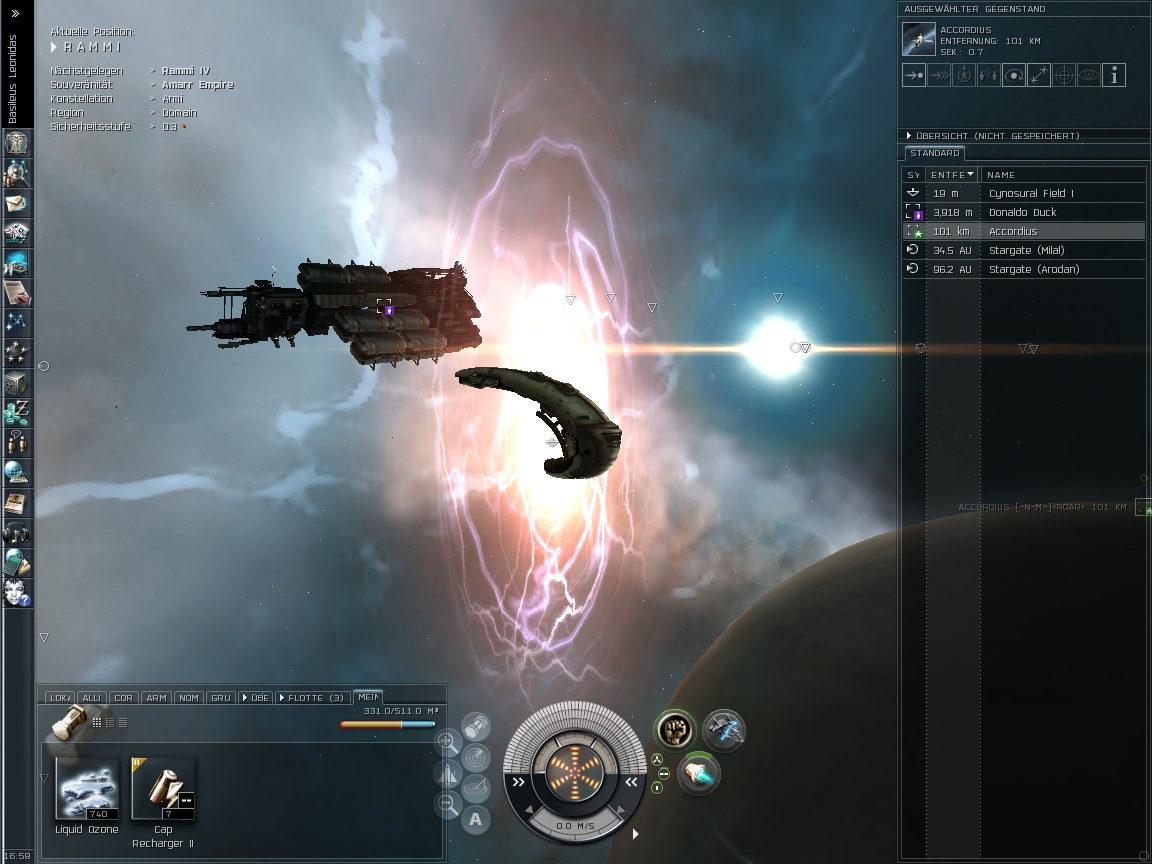
Task: Sort overview by the Name column
Action: pyautogui.click(x=1001, y=174)
